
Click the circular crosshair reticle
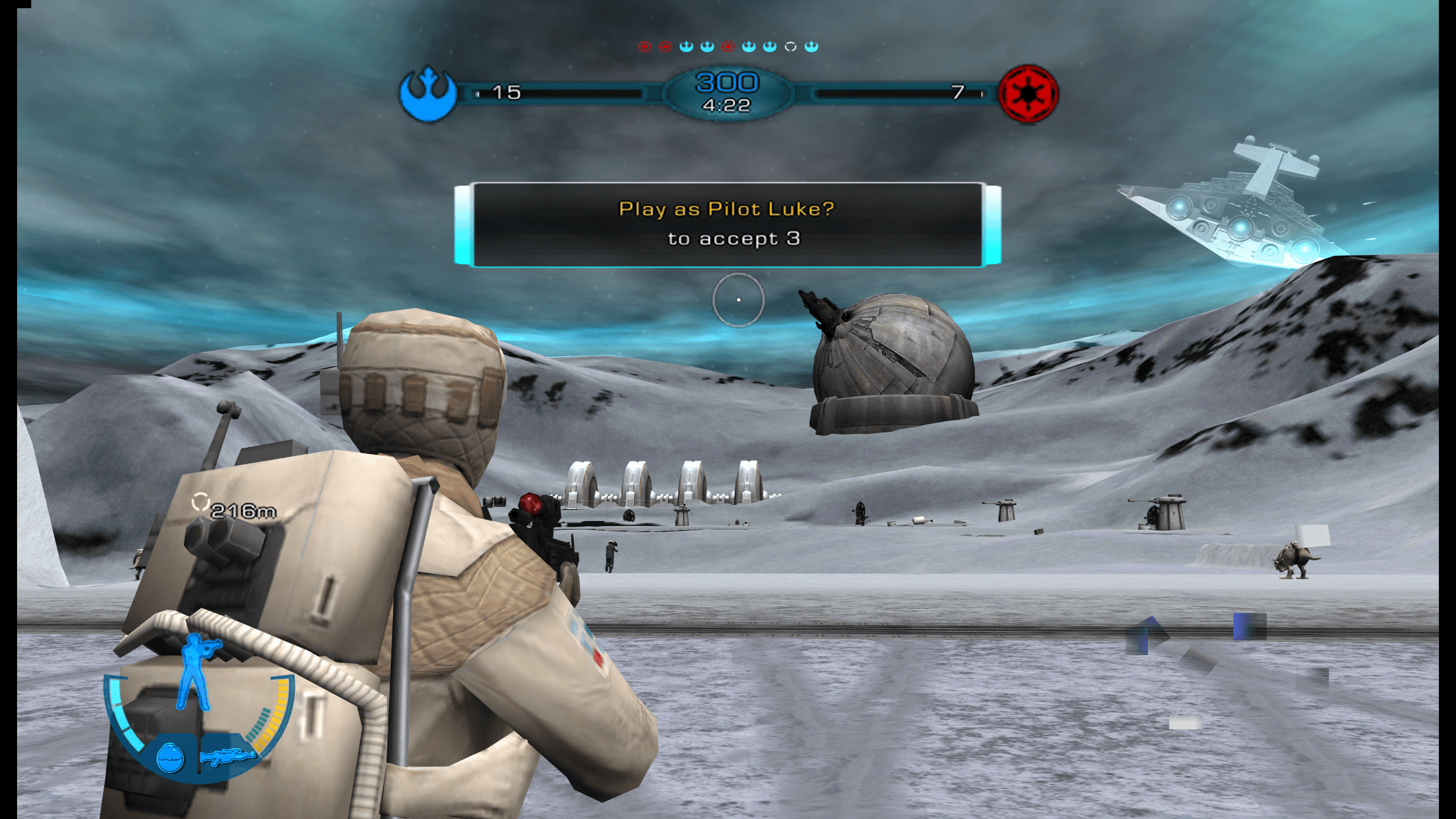pos(739,301)
